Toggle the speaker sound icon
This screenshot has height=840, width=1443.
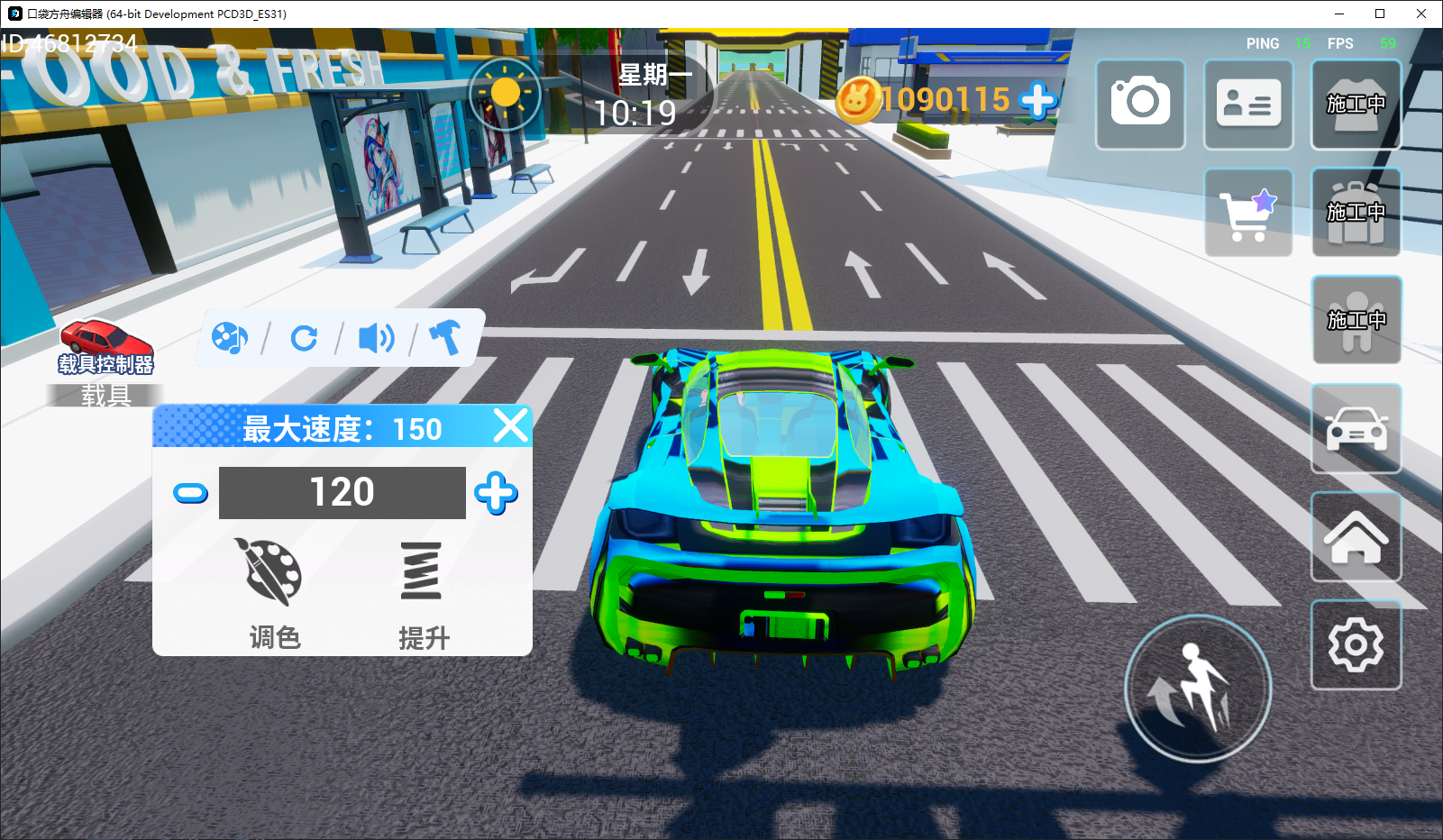coord(376,338)
